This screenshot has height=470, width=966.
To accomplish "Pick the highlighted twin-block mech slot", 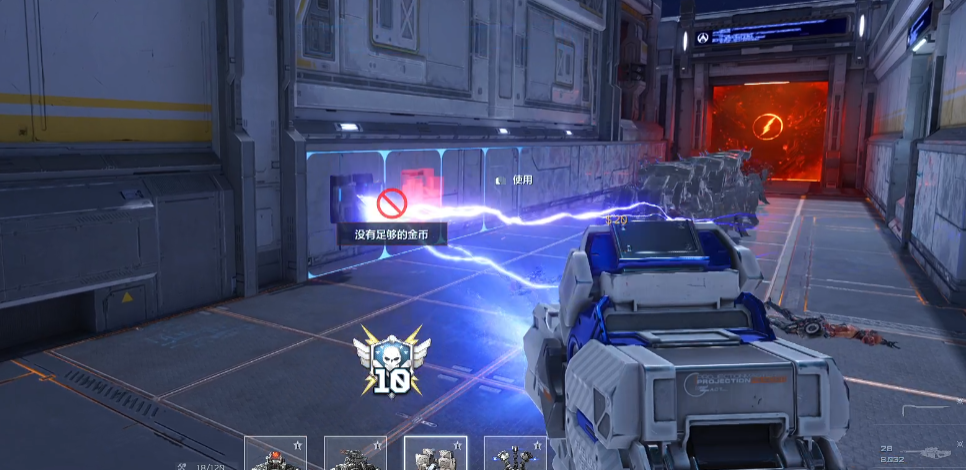I will coord(435,454).
